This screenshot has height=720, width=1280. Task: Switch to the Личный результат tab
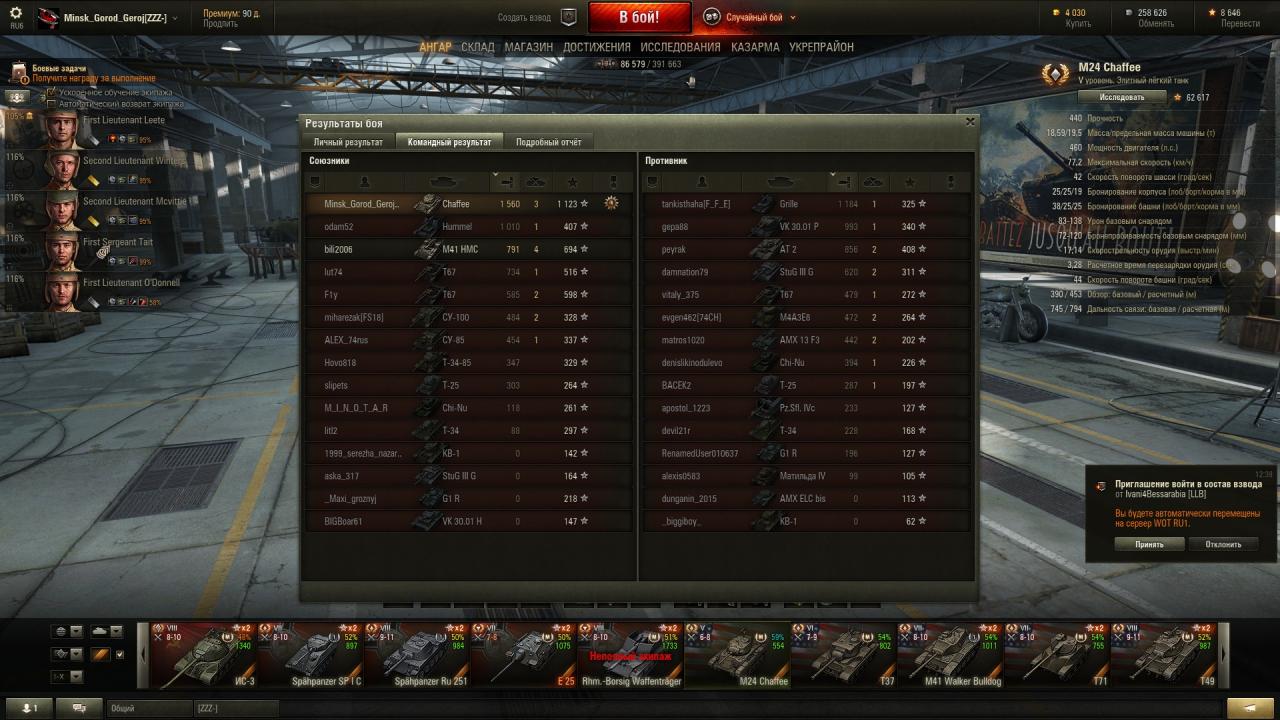(348, 142)
